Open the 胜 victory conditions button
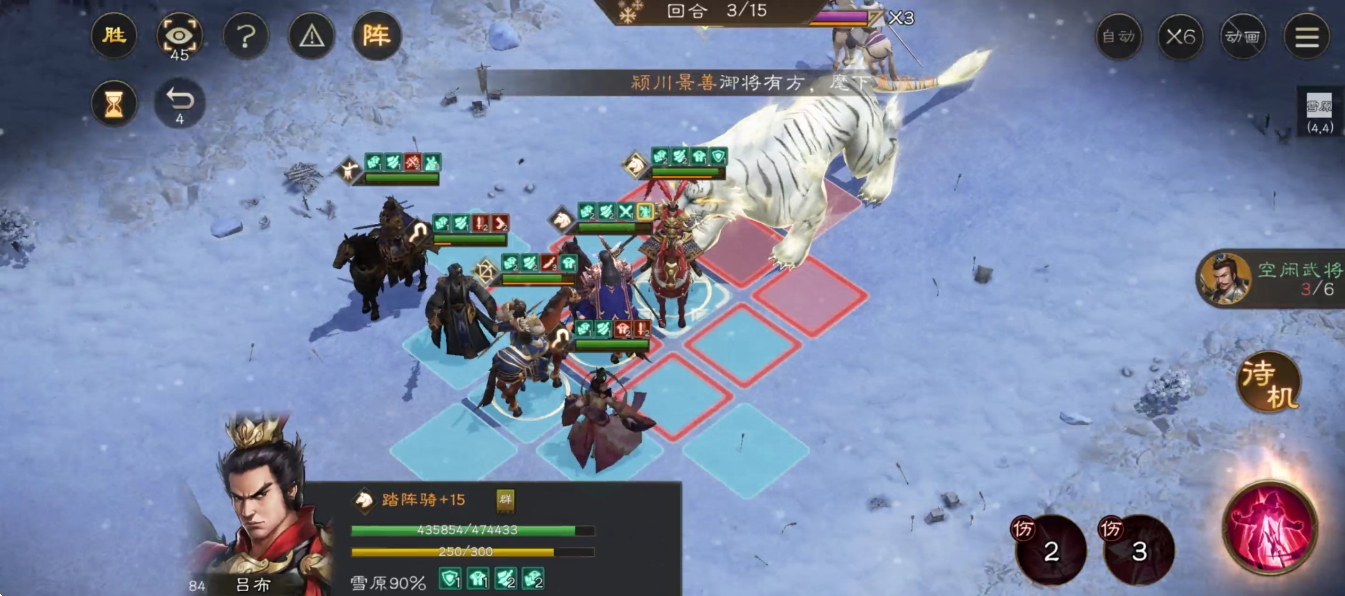This screenshot has width=1345, height=596. pos(114,37)
